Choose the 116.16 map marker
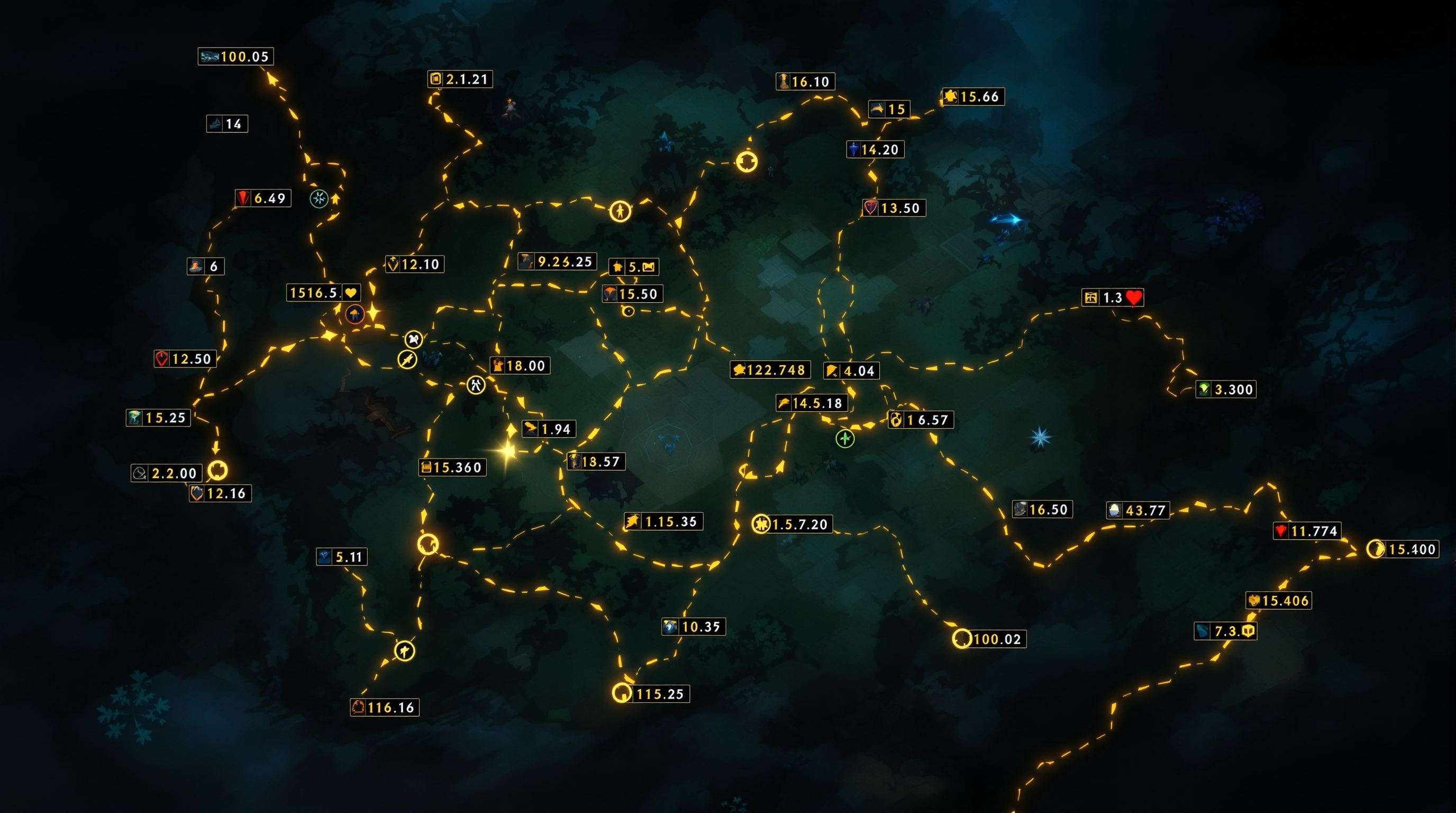 pos(384,707)
